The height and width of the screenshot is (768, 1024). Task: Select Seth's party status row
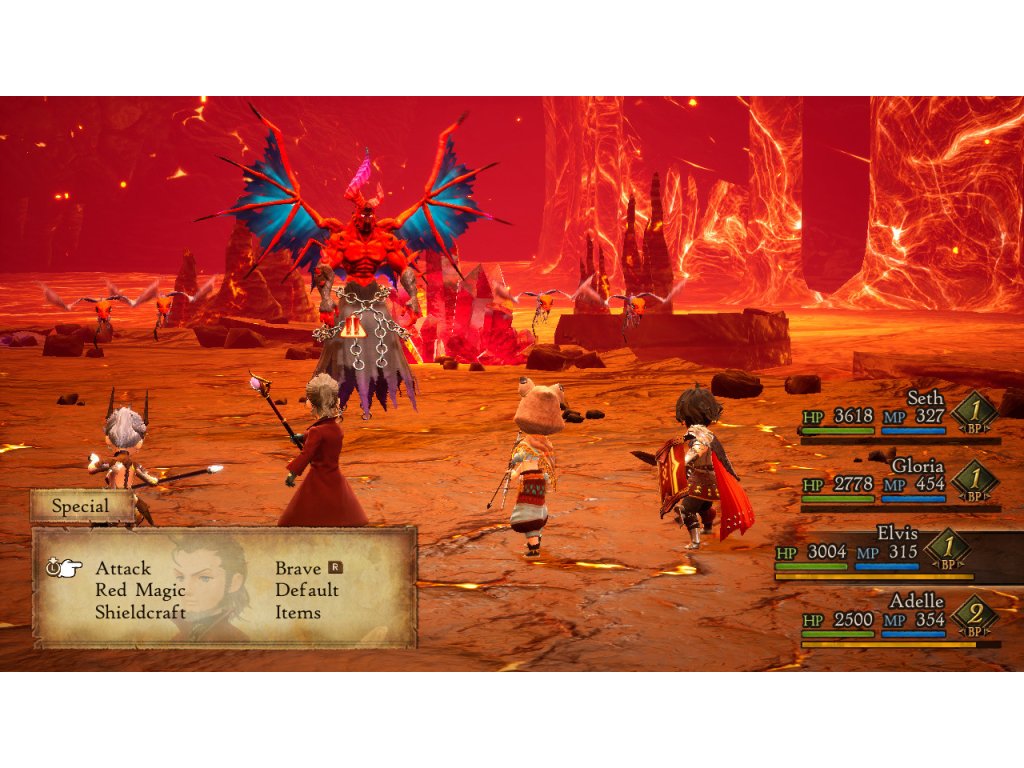click(900, 414)
